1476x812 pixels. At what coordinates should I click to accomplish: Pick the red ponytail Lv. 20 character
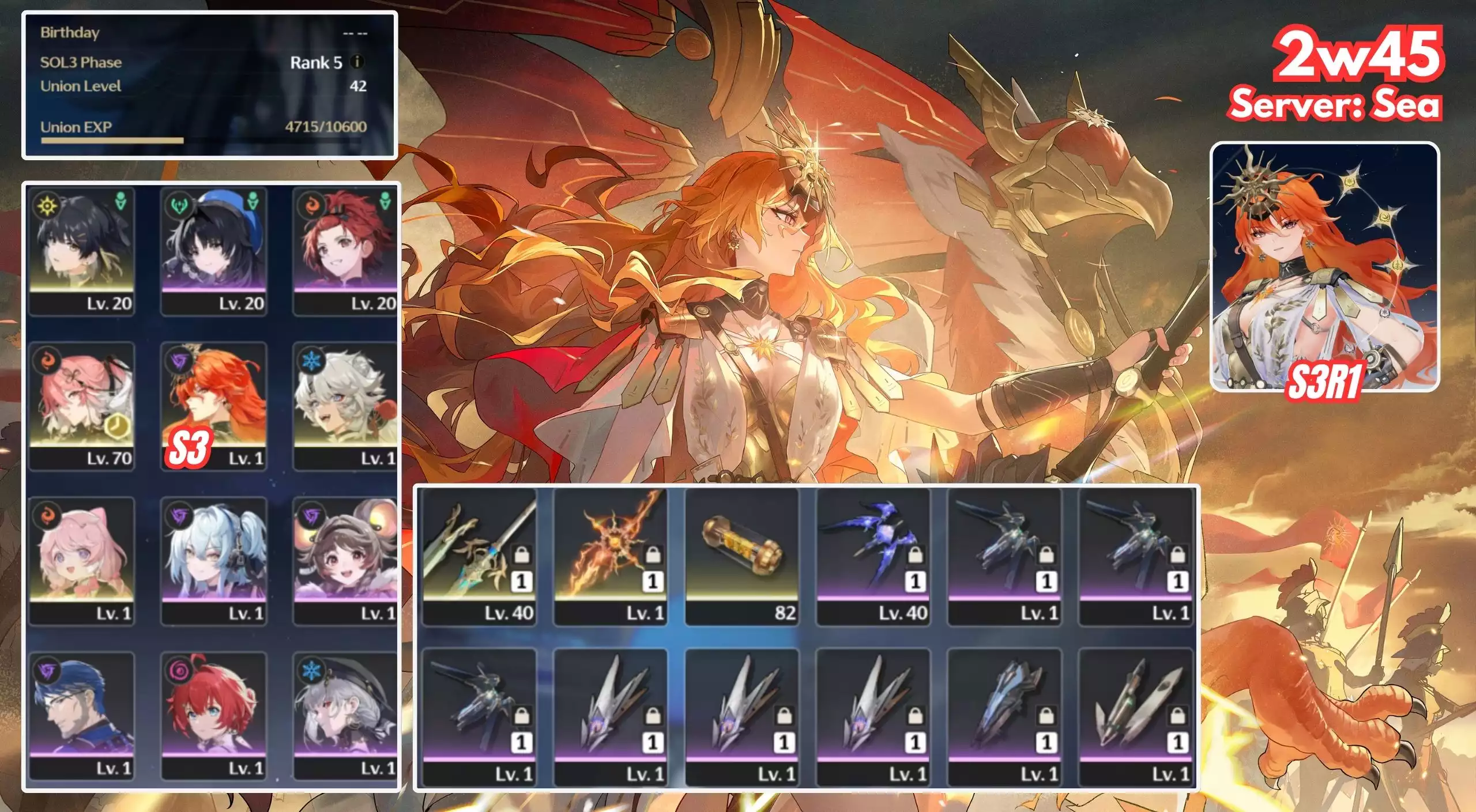coord(345,251)
